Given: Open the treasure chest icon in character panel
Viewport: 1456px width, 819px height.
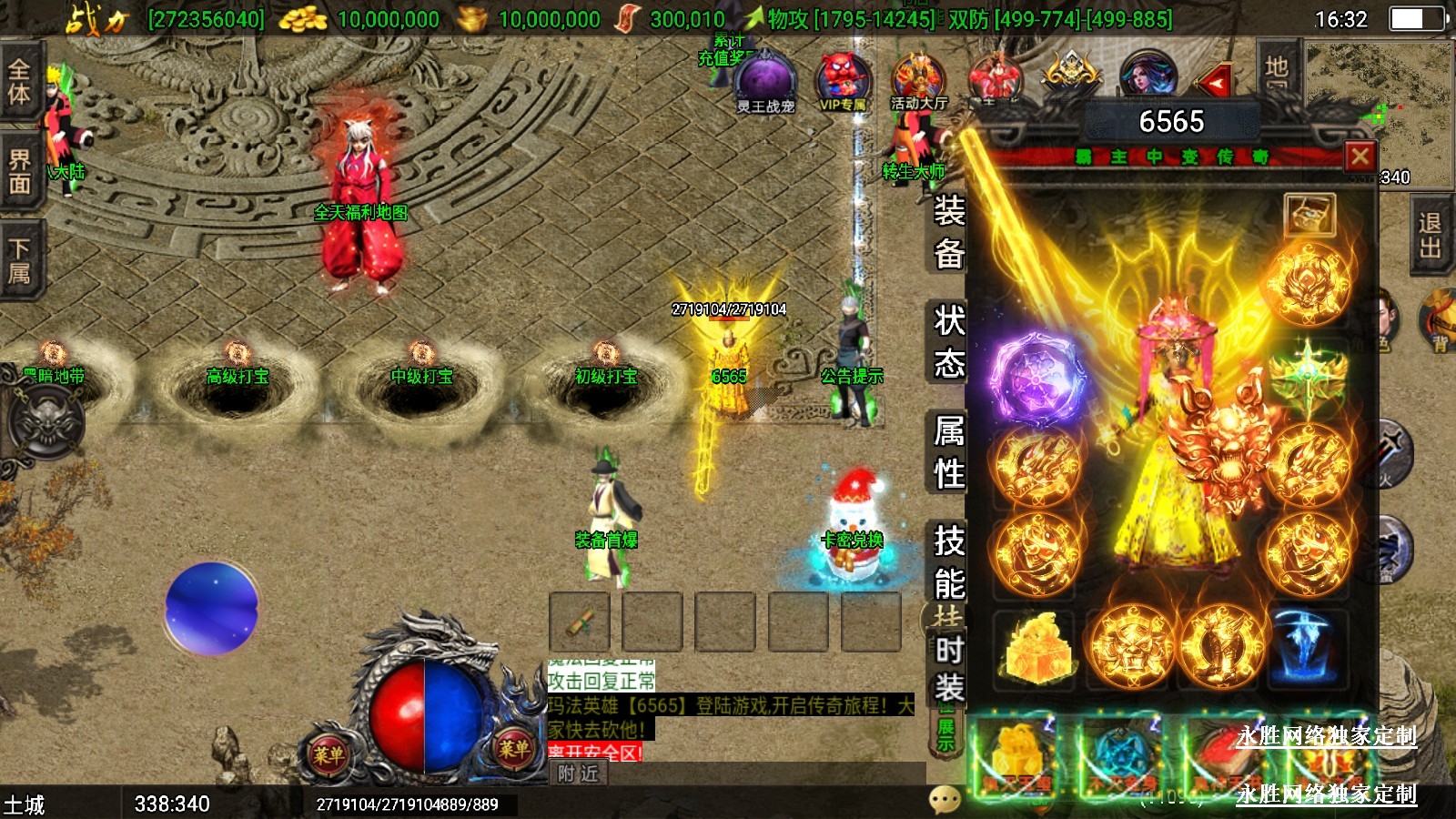Looking at the screenshot, I should 1309,216.
